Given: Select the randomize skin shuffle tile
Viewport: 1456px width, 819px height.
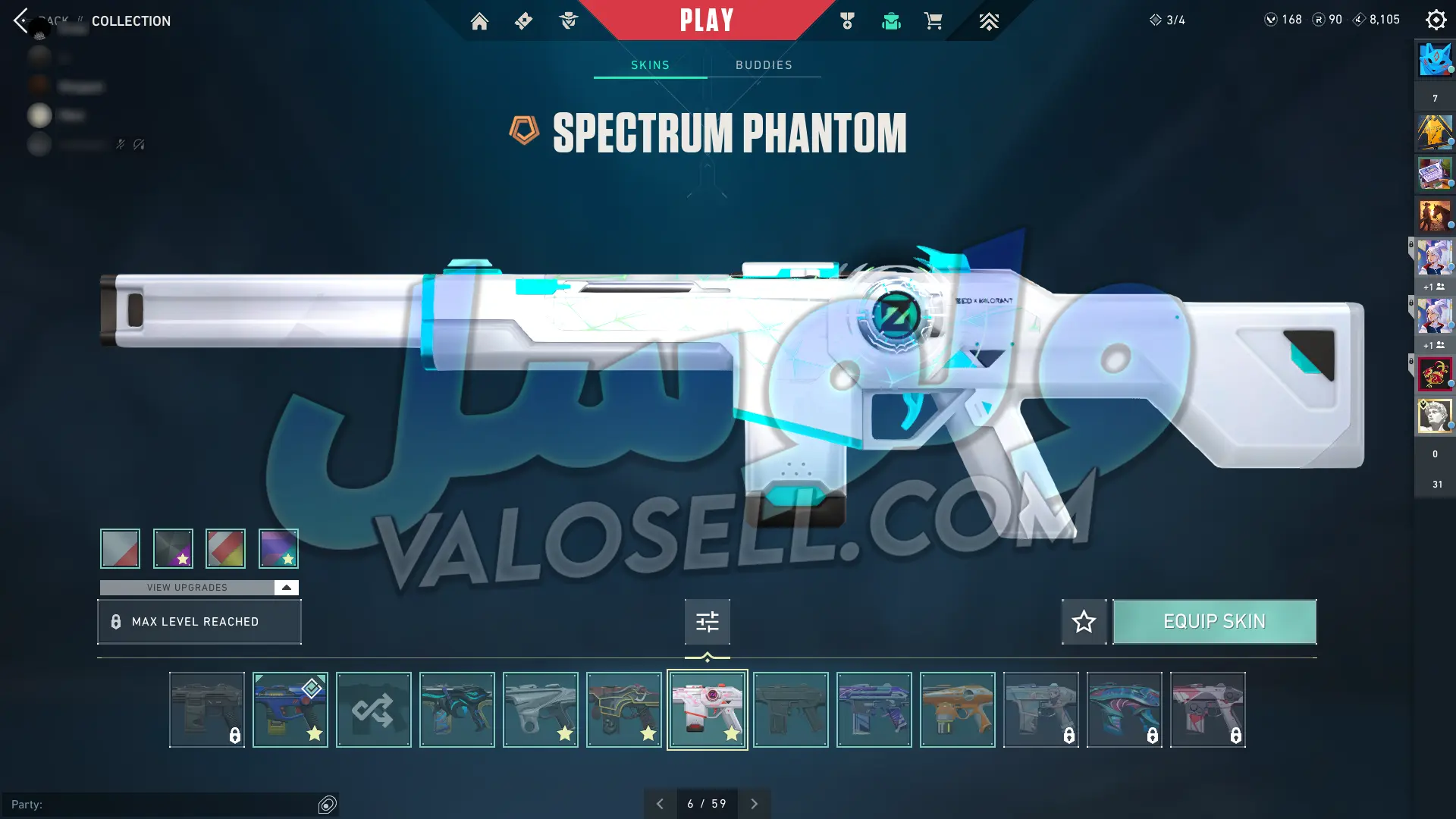Looking at the screenshot, I should [373, 710].
